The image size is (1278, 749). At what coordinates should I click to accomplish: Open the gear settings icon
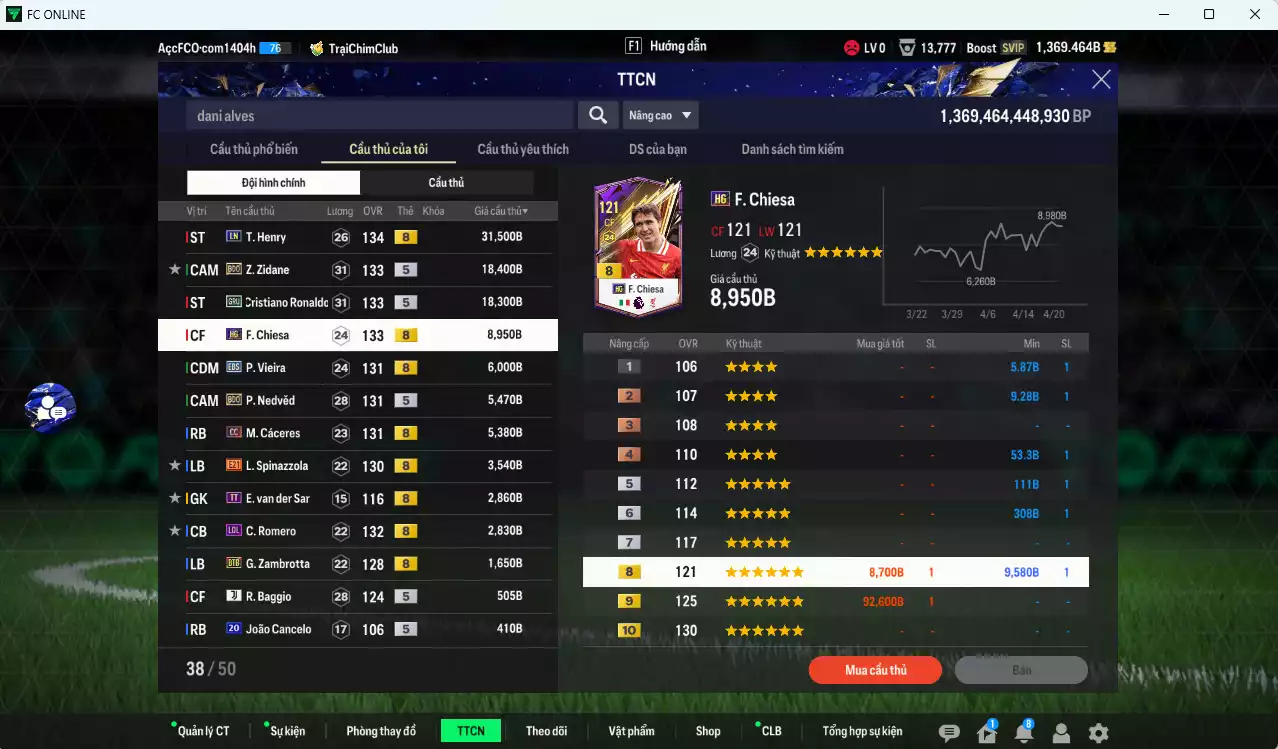point(1098,733)
